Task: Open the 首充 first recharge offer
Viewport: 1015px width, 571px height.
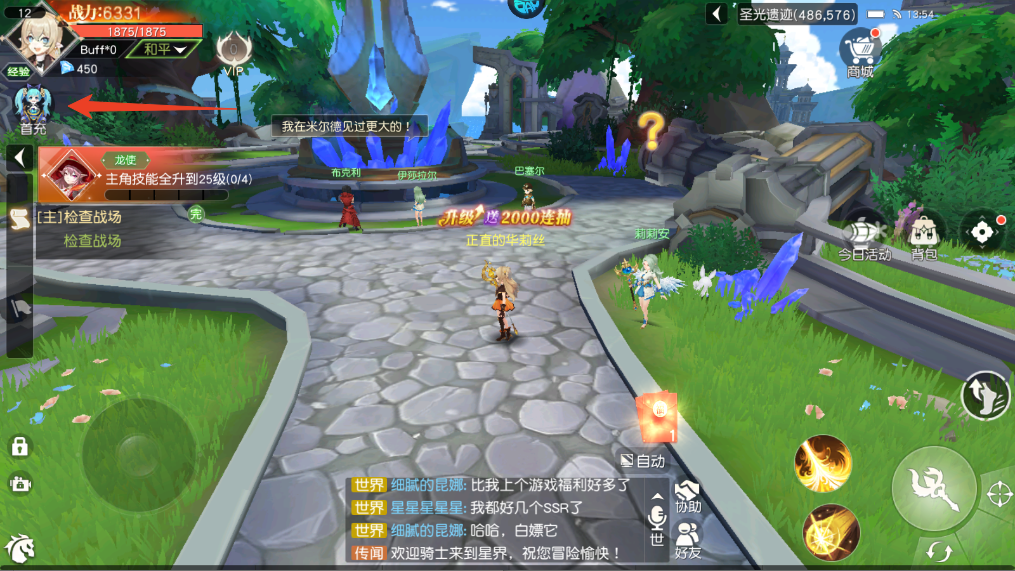Action: click(x=33, y=110)
